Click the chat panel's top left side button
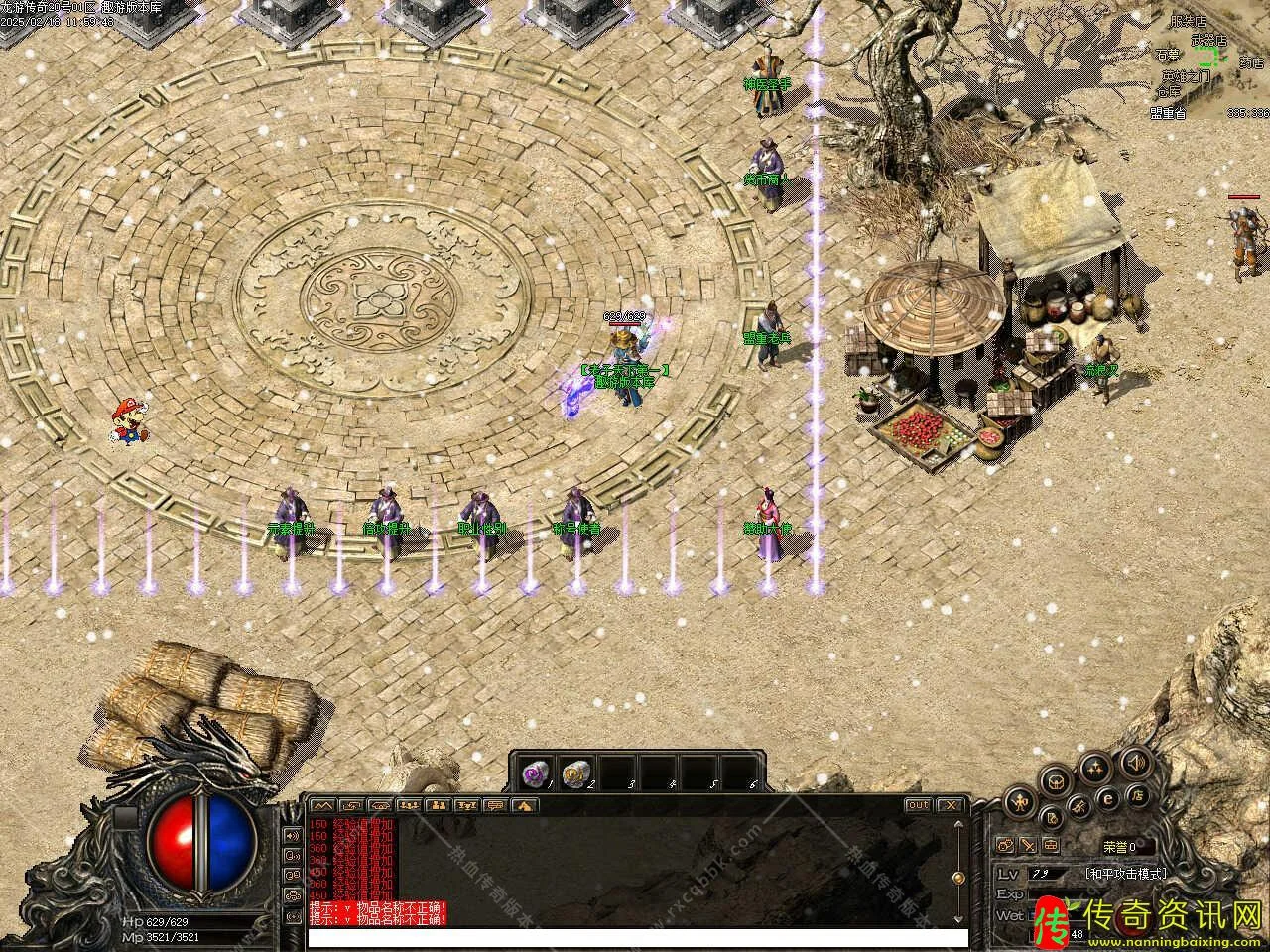The image size is (1270, 952). point(293,835)
